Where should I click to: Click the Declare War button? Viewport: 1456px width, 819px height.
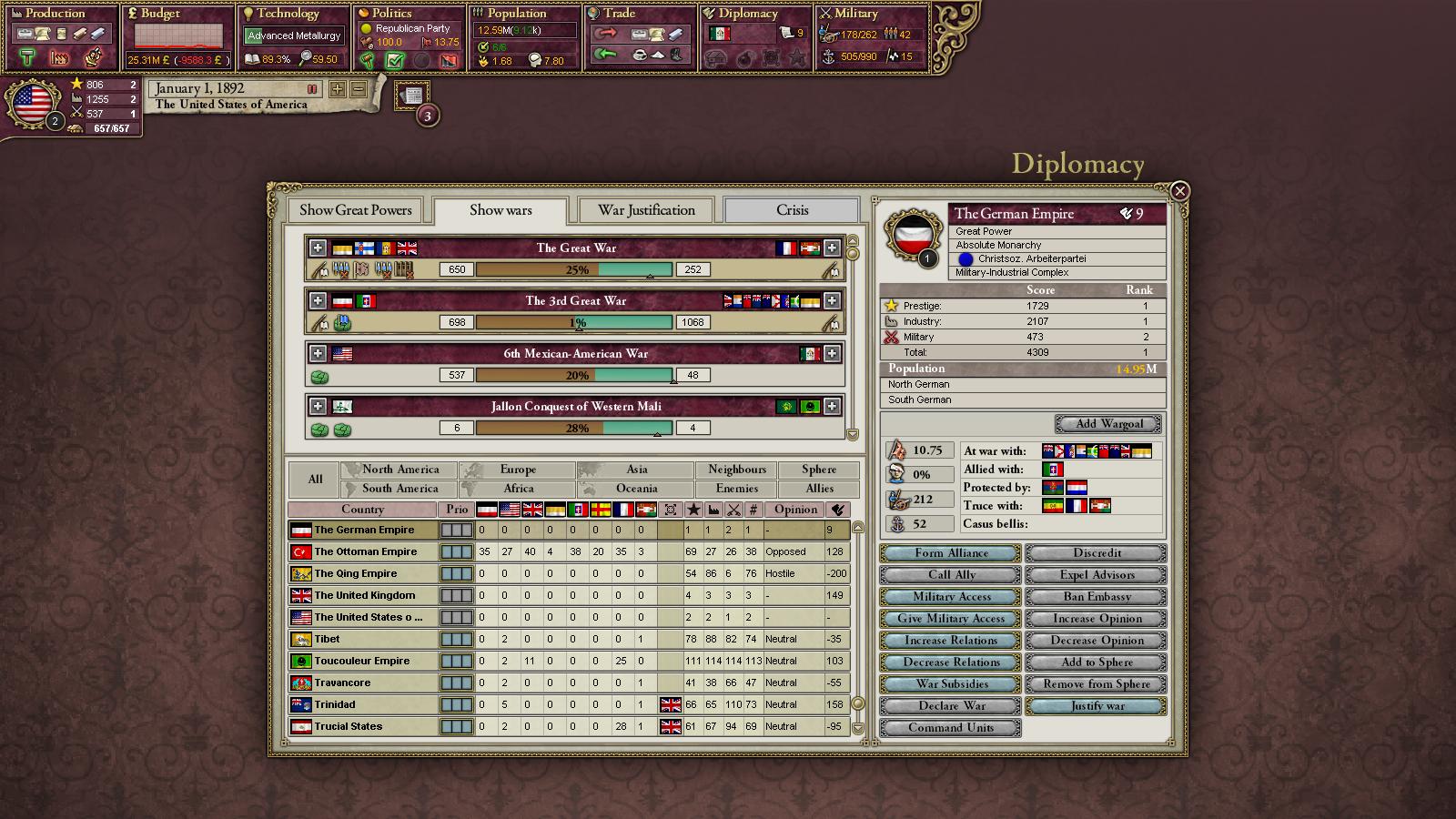[x=950, y=706]
